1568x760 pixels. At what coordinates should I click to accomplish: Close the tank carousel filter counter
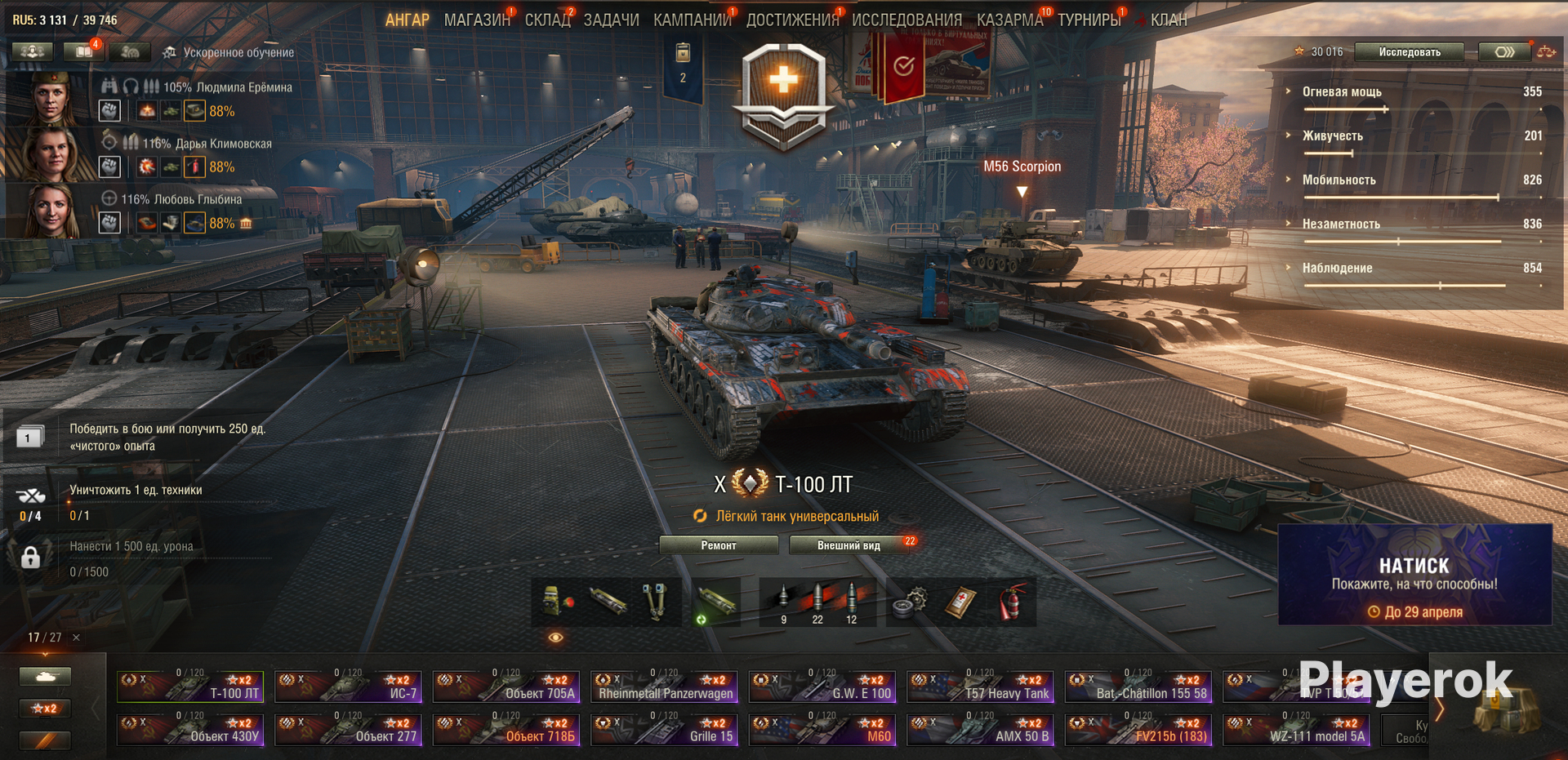pos(76,638)
